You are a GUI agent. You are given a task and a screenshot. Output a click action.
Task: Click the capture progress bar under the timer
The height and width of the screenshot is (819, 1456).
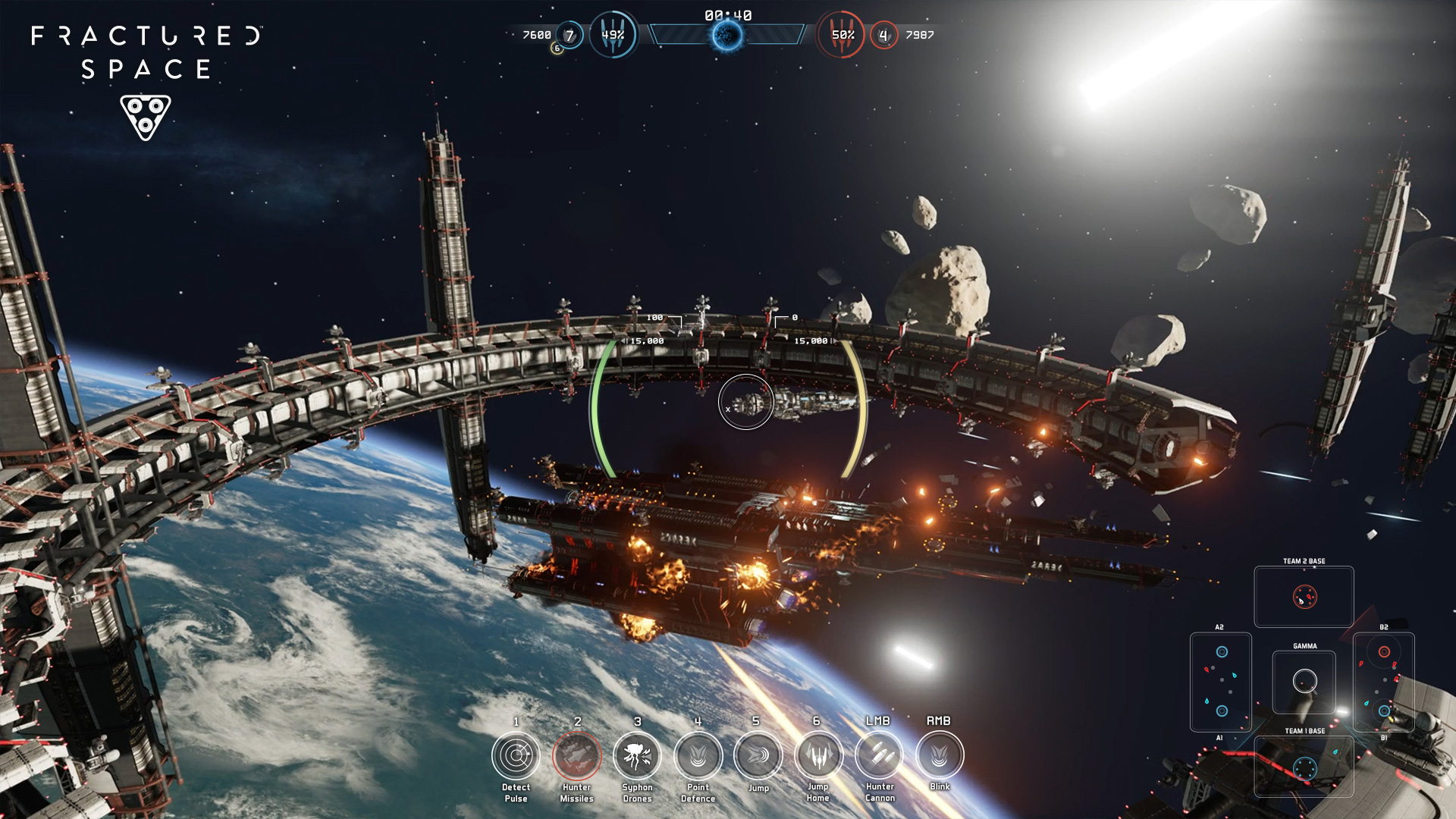[730, 33]
